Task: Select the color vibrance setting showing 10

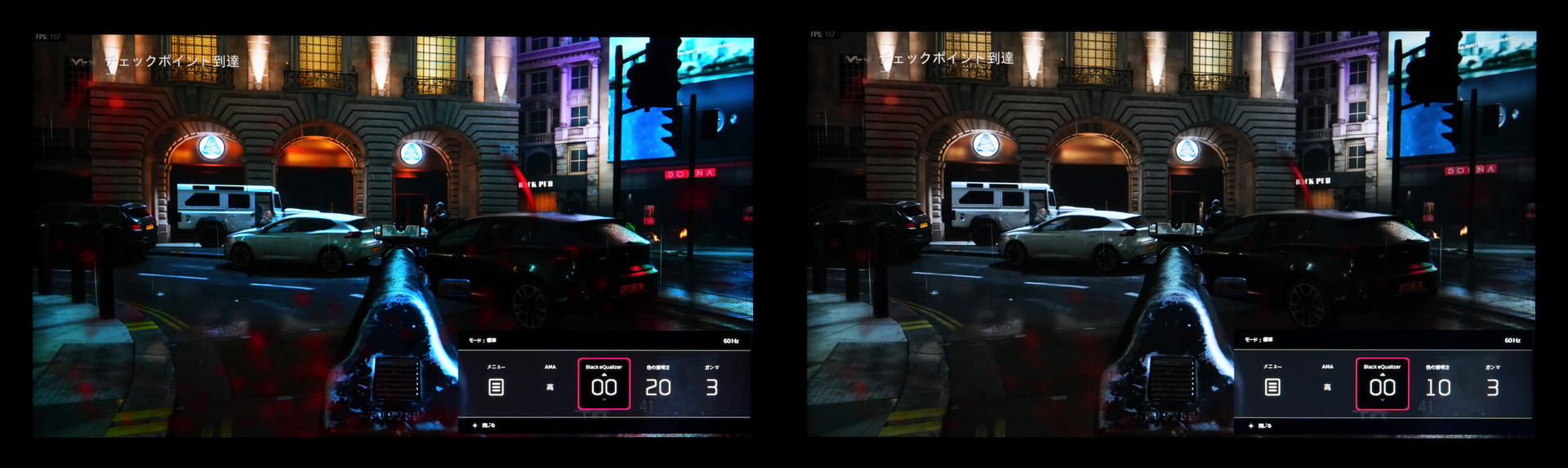Action: click(1437, 386)
